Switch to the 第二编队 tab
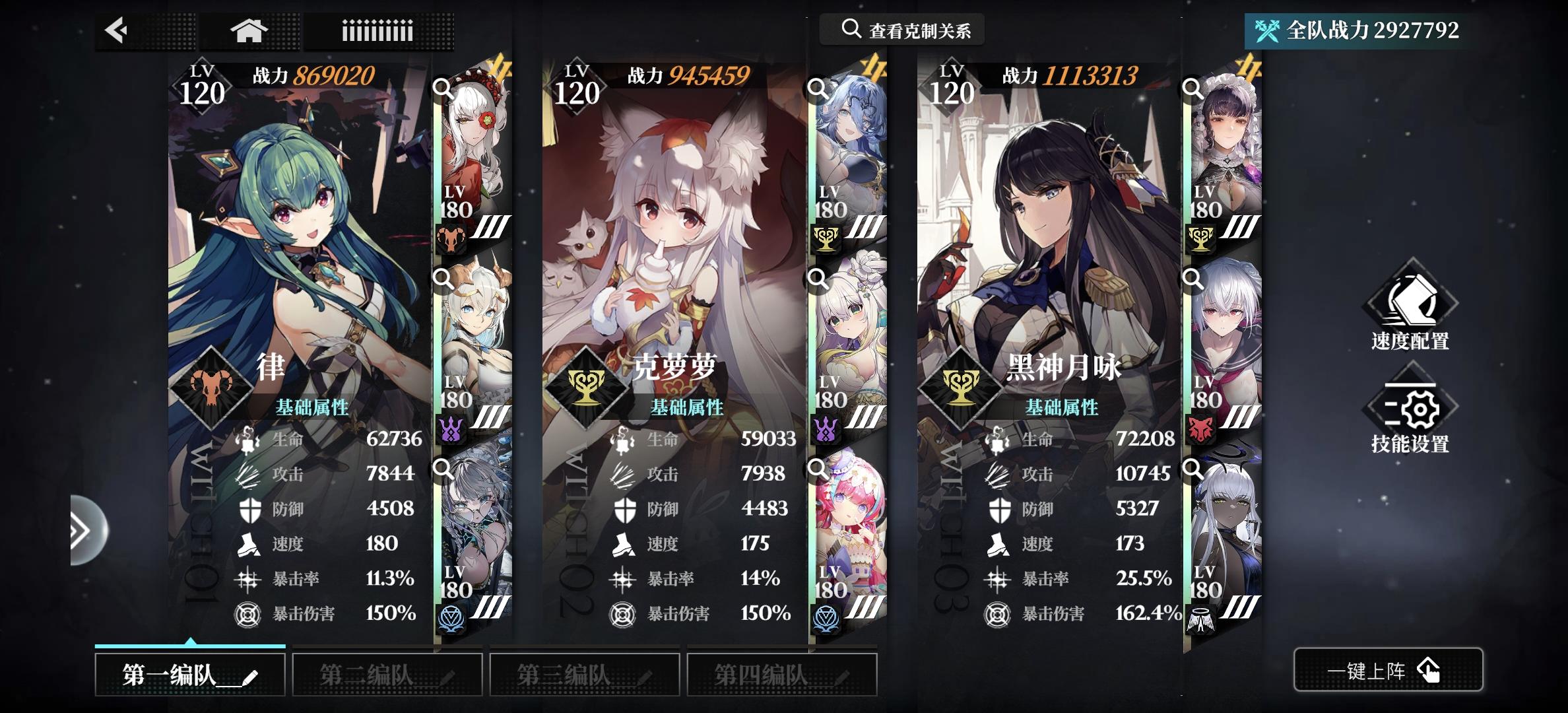The height and width of the screenshot is (713, 1568). tap(387, 673)
